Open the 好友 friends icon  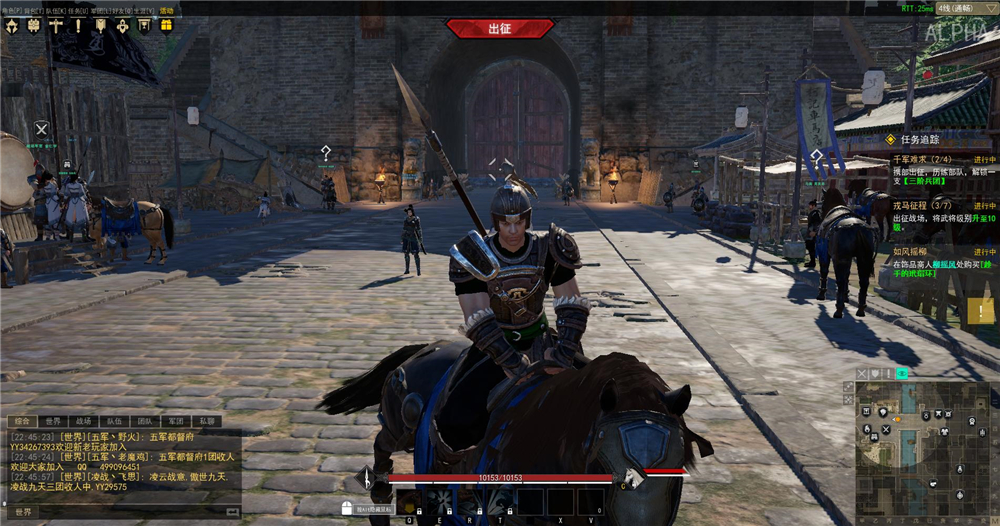[x=121, y=25]
